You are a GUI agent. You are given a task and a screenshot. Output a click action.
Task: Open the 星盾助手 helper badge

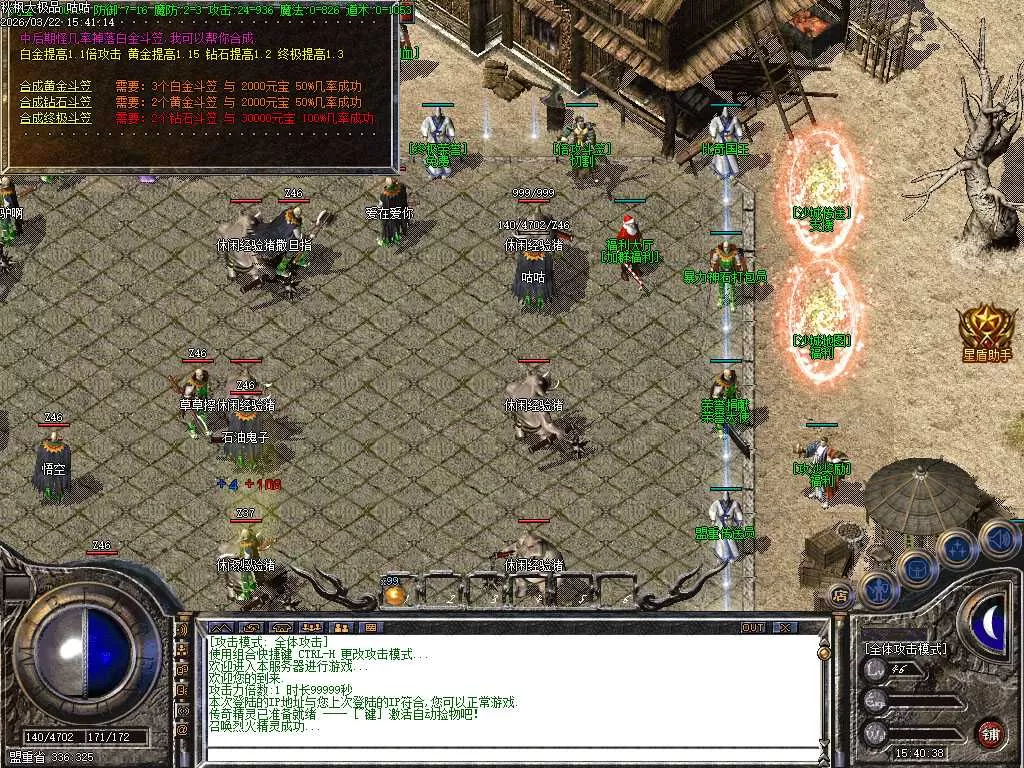pyautogui.click(x=986, y=332)
